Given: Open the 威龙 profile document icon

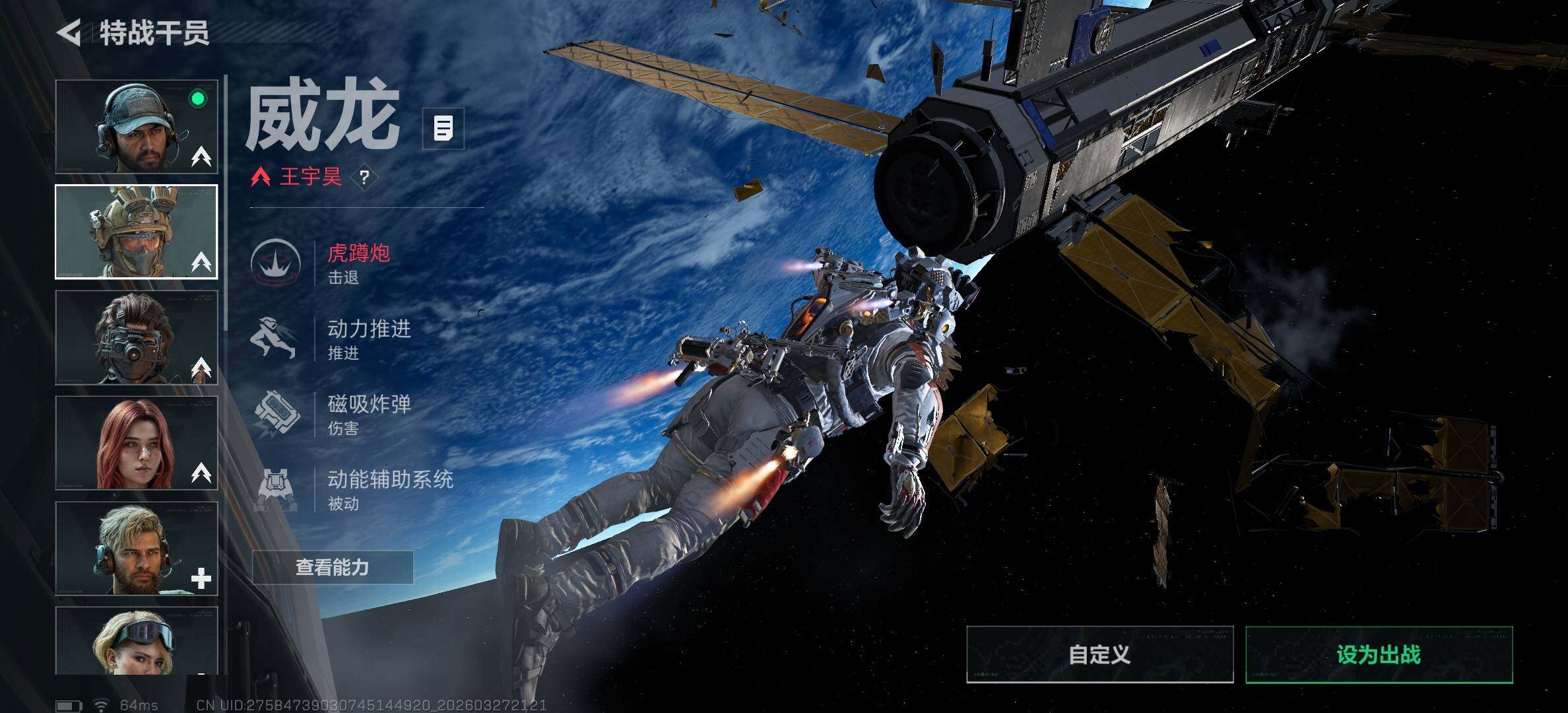Looking at the screenshot, I should 443,128.
